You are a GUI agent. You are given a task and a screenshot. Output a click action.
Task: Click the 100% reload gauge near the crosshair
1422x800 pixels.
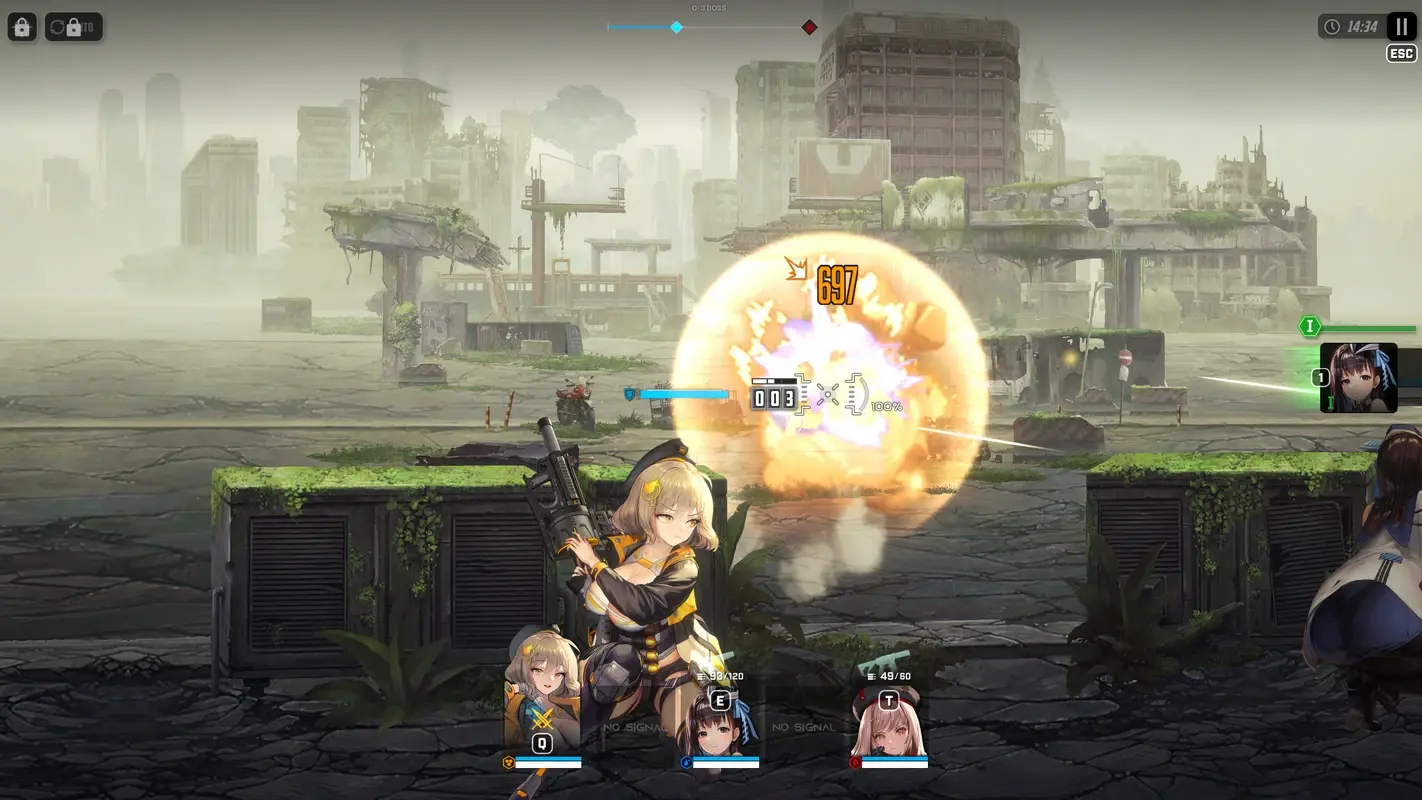click(x=886, y=405)
